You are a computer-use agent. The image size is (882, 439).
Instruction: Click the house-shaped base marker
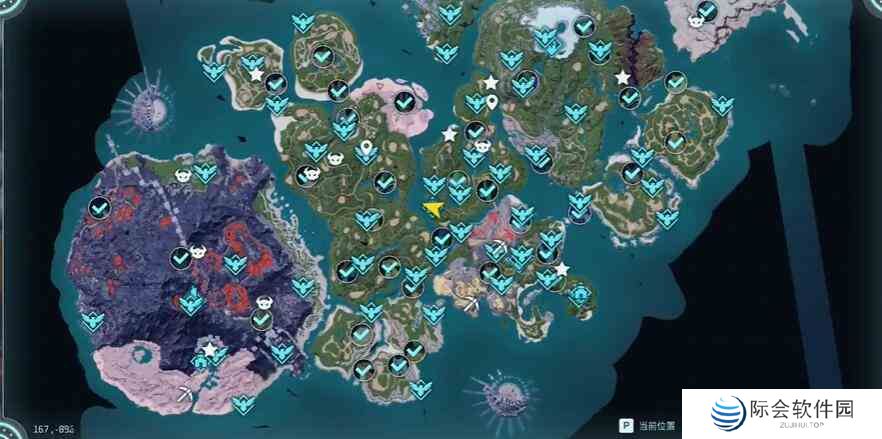tap(200, 362)
